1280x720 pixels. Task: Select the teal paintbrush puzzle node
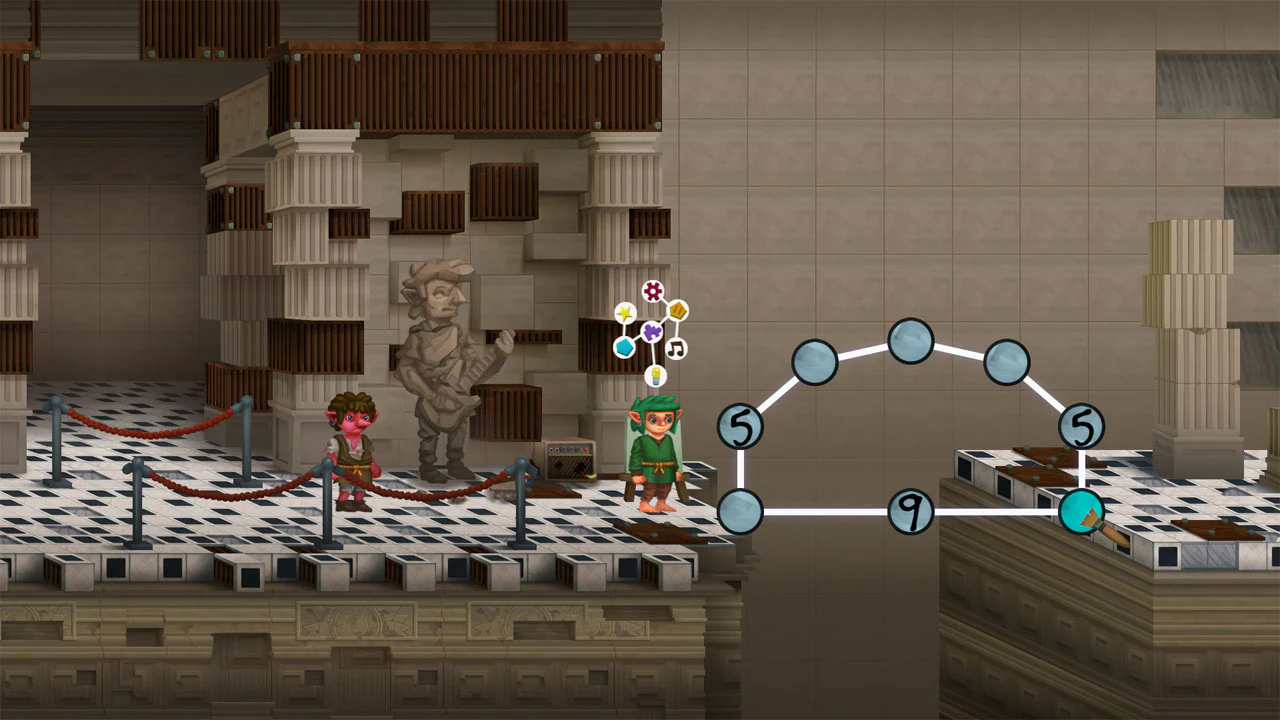pos(1083,510)
